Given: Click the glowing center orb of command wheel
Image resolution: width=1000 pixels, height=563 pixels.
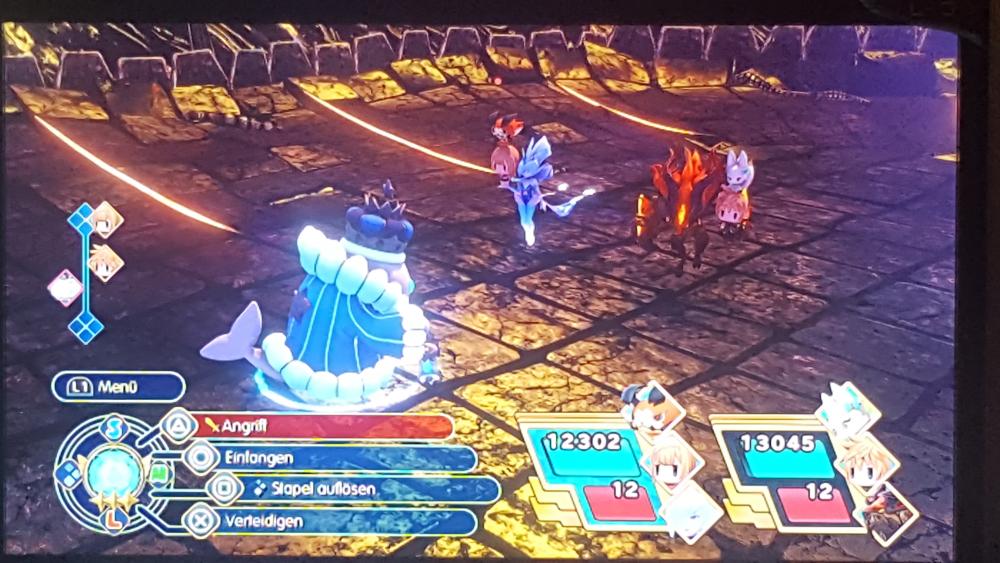Looking at the screenshot, I should coord(113,473).
